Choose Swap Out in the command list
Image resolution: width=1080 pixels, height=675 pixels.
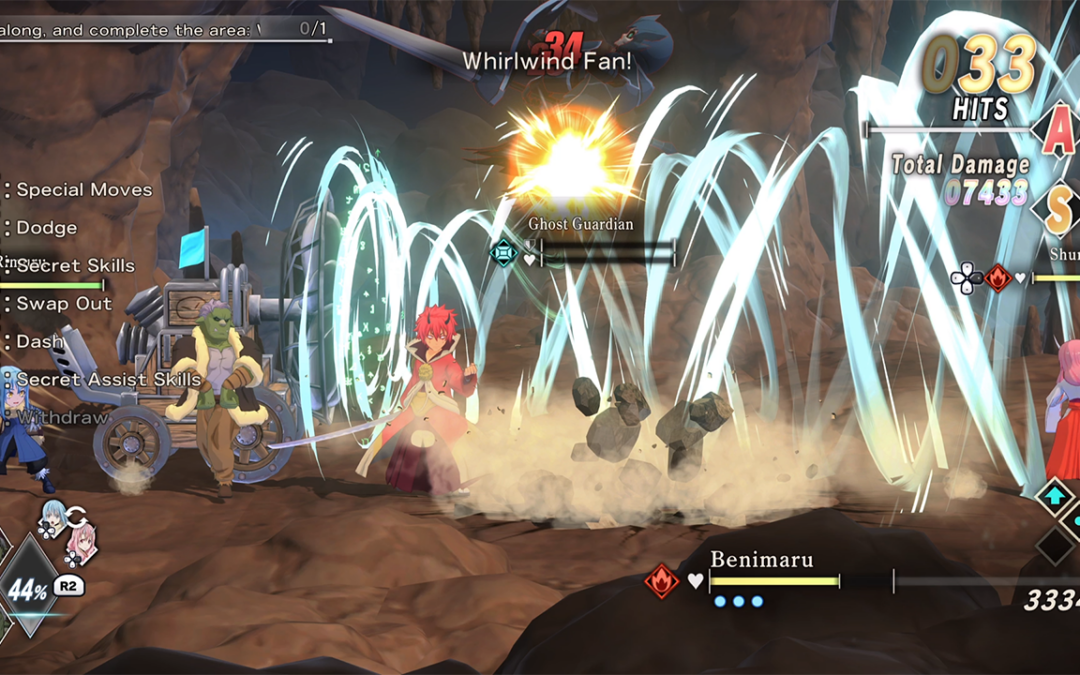pyautogui.click(x=64, y=304)
